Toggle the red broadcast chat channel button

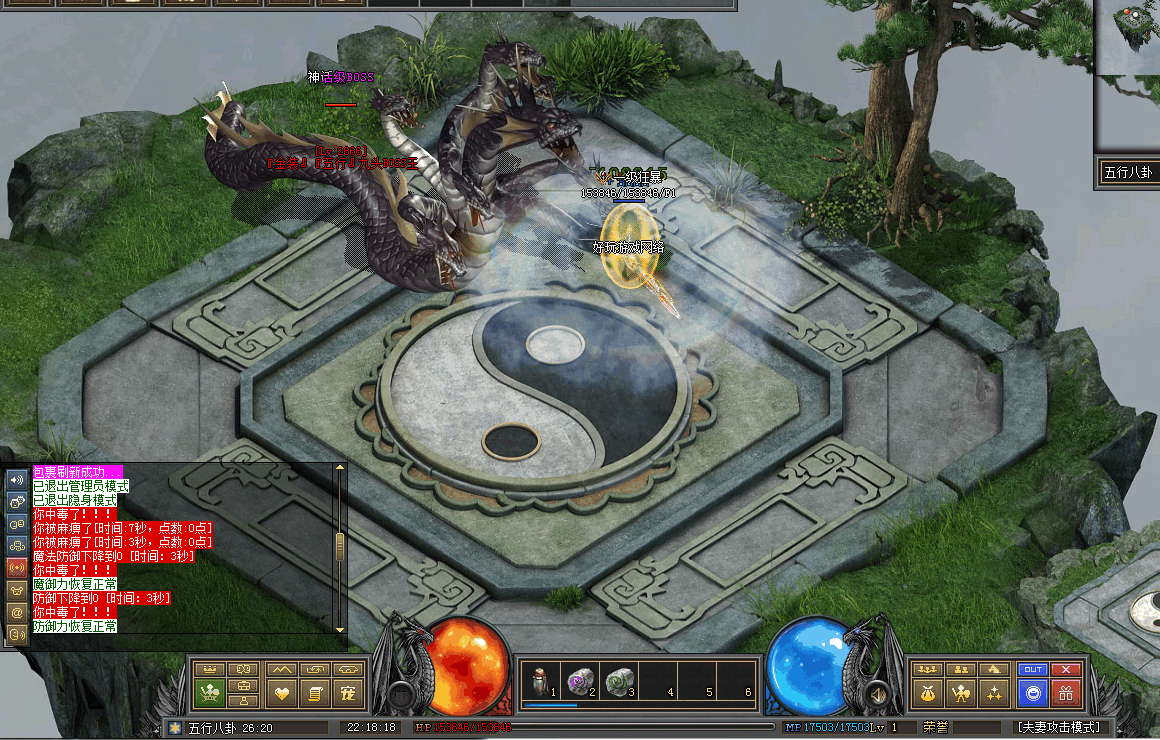pyautogui.click(x=17, y=567)
